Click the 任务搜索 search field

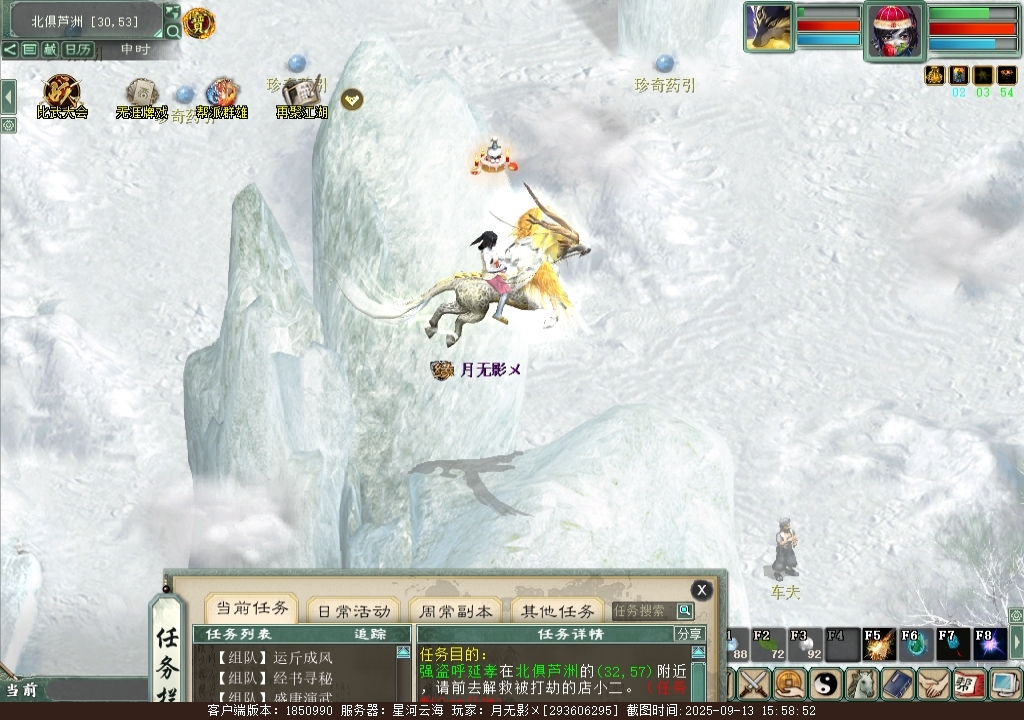pos(644,610)
